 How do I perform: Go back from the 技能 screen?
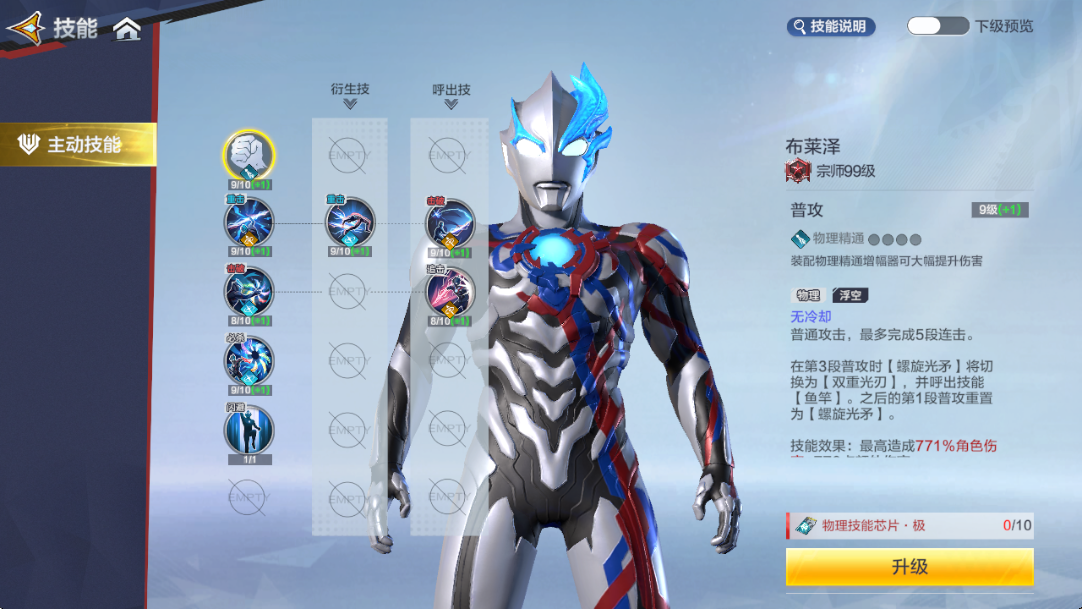click(26, 28)
